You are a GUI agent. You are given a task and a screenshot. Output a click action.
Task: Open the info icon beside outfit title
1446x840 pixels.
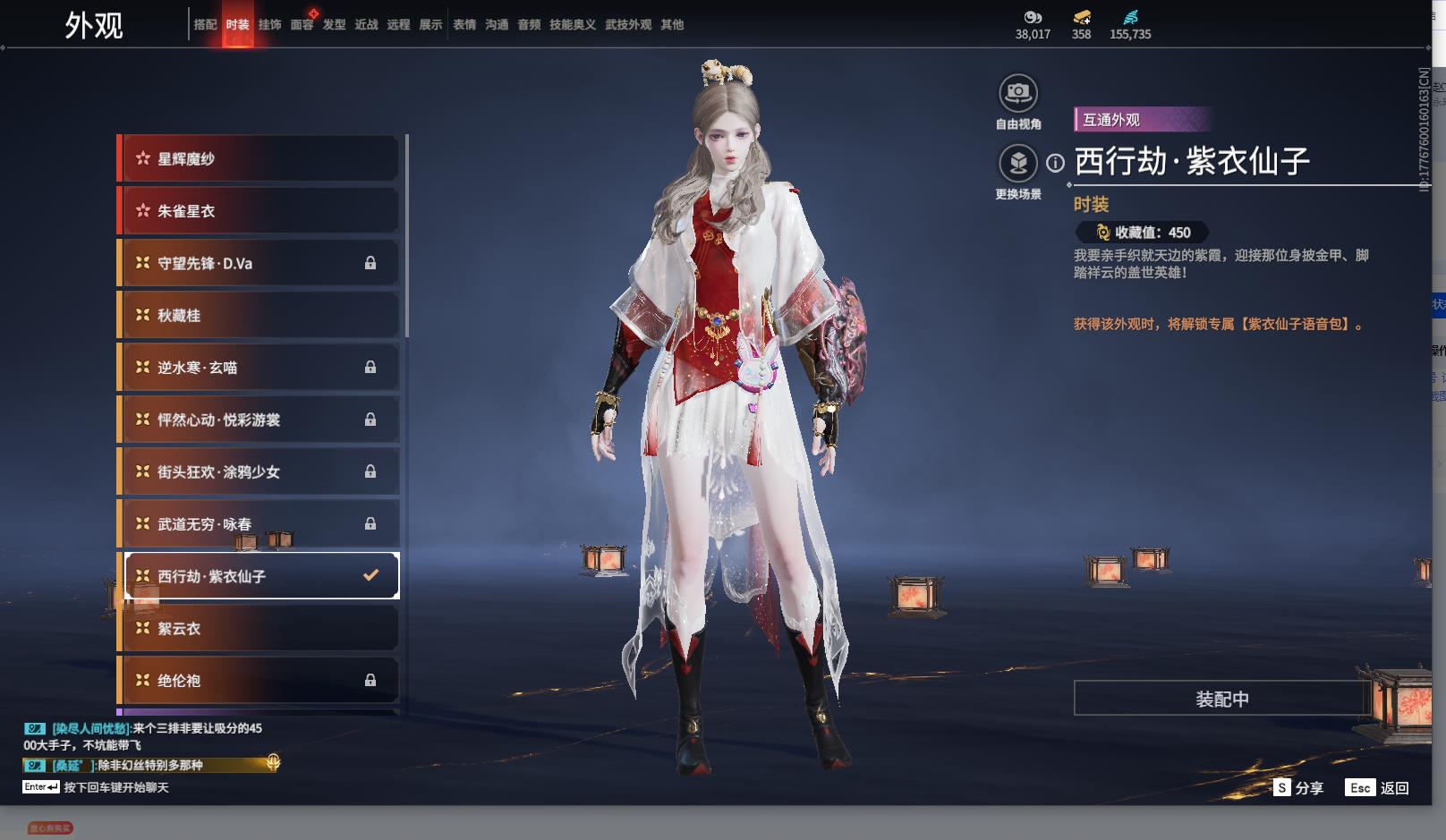1056,163
